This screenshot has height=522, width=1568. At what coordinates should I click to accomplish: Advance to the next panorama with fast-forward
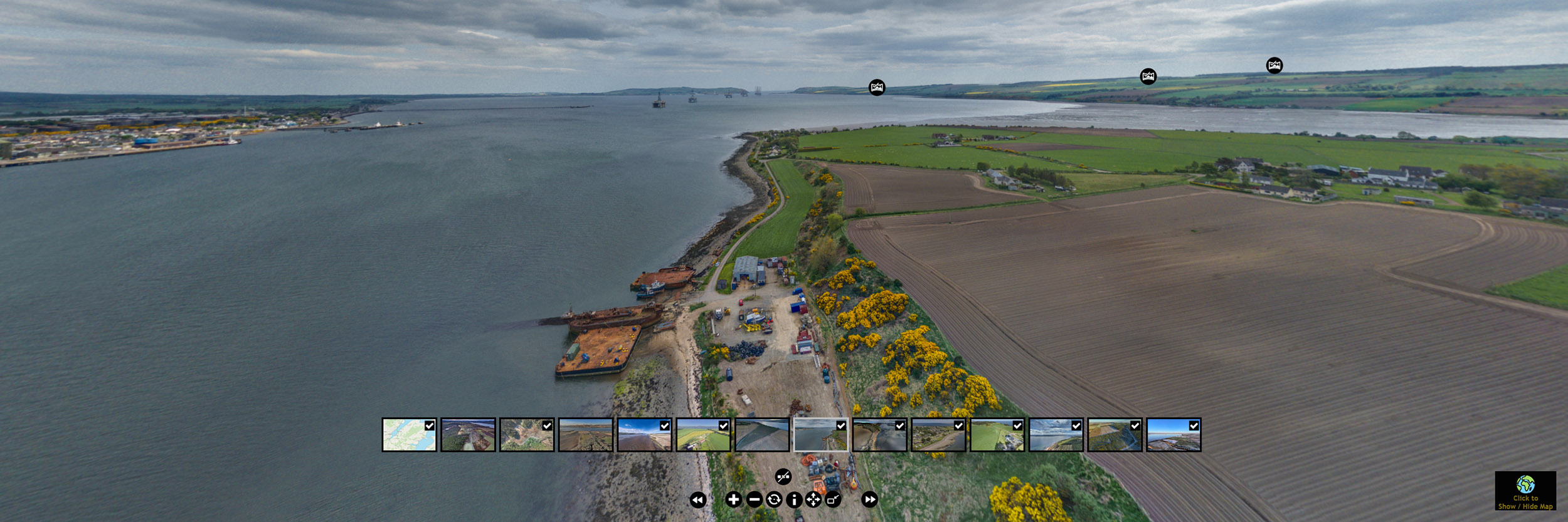pyautogui.click(x=869, y=499)
